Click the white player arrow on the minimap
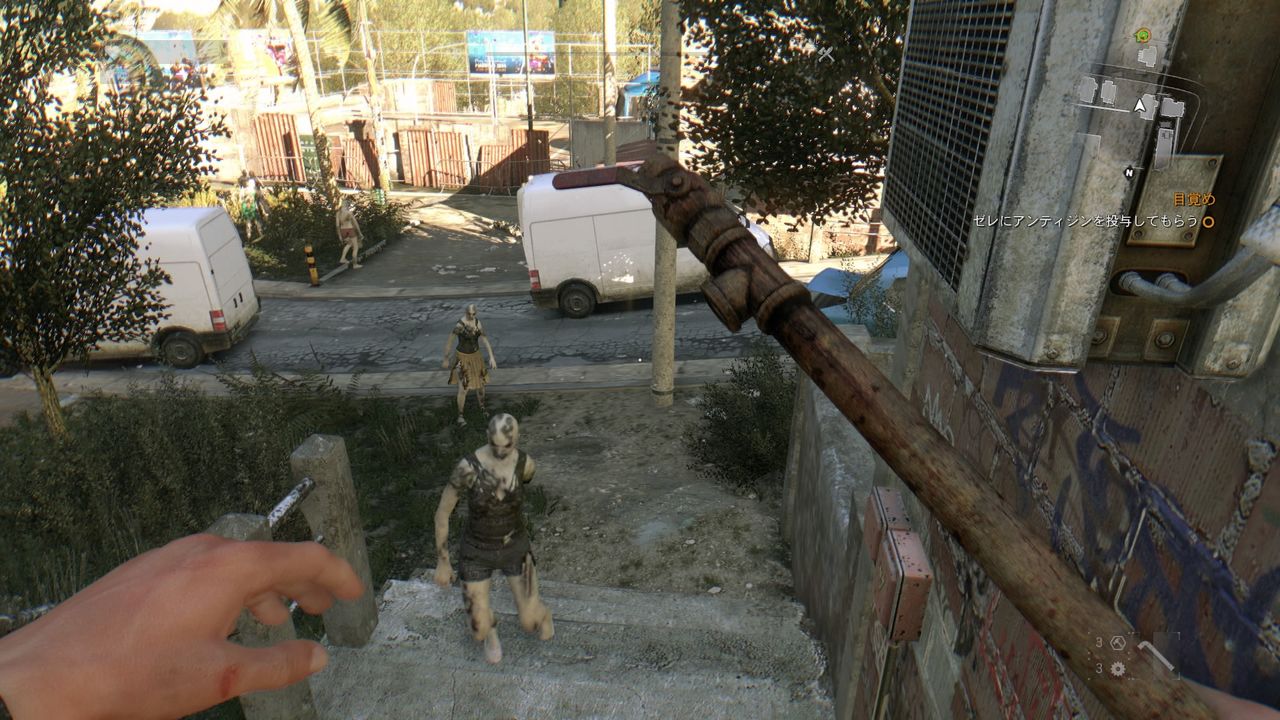 coord(1140,105)
